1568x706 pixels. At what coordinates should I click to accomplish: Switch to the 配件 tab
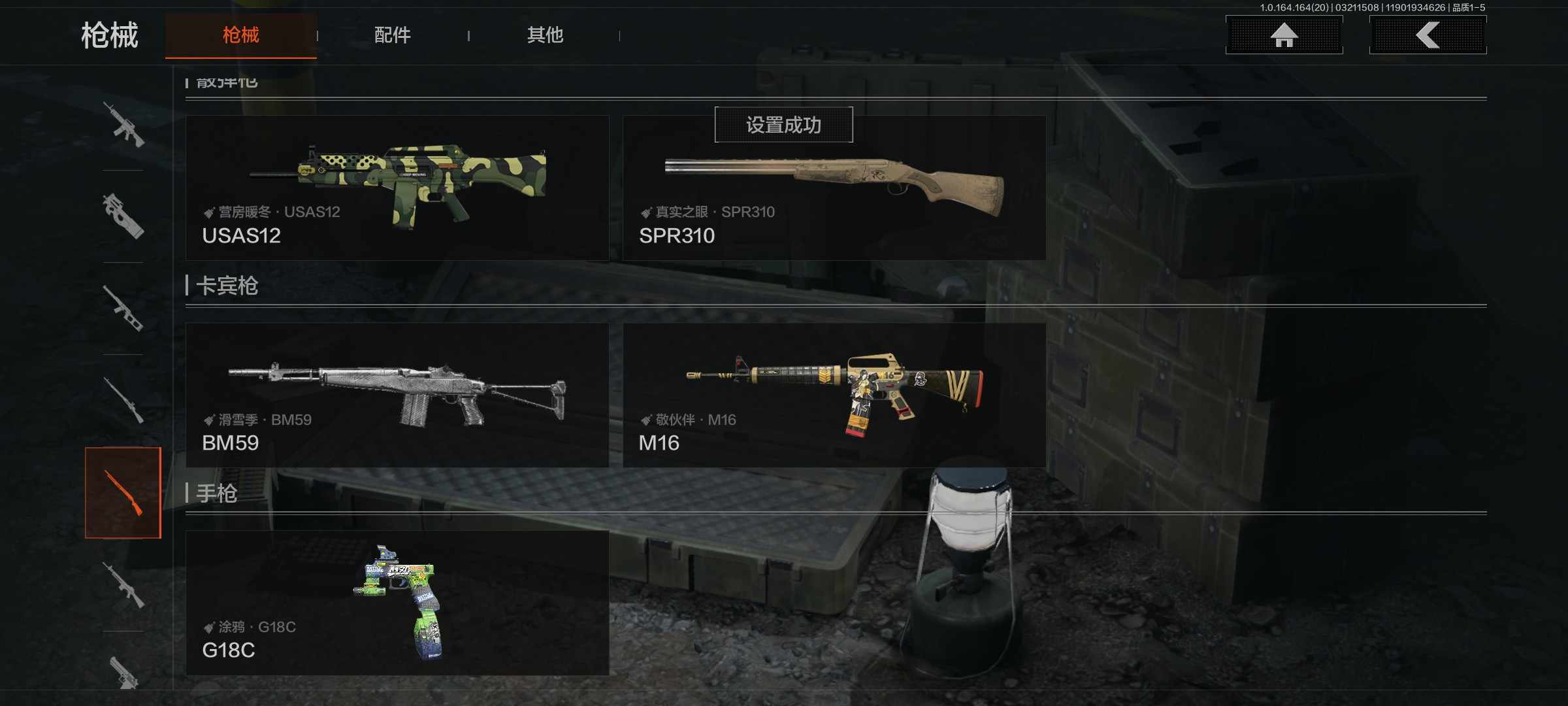pos(392,36)
